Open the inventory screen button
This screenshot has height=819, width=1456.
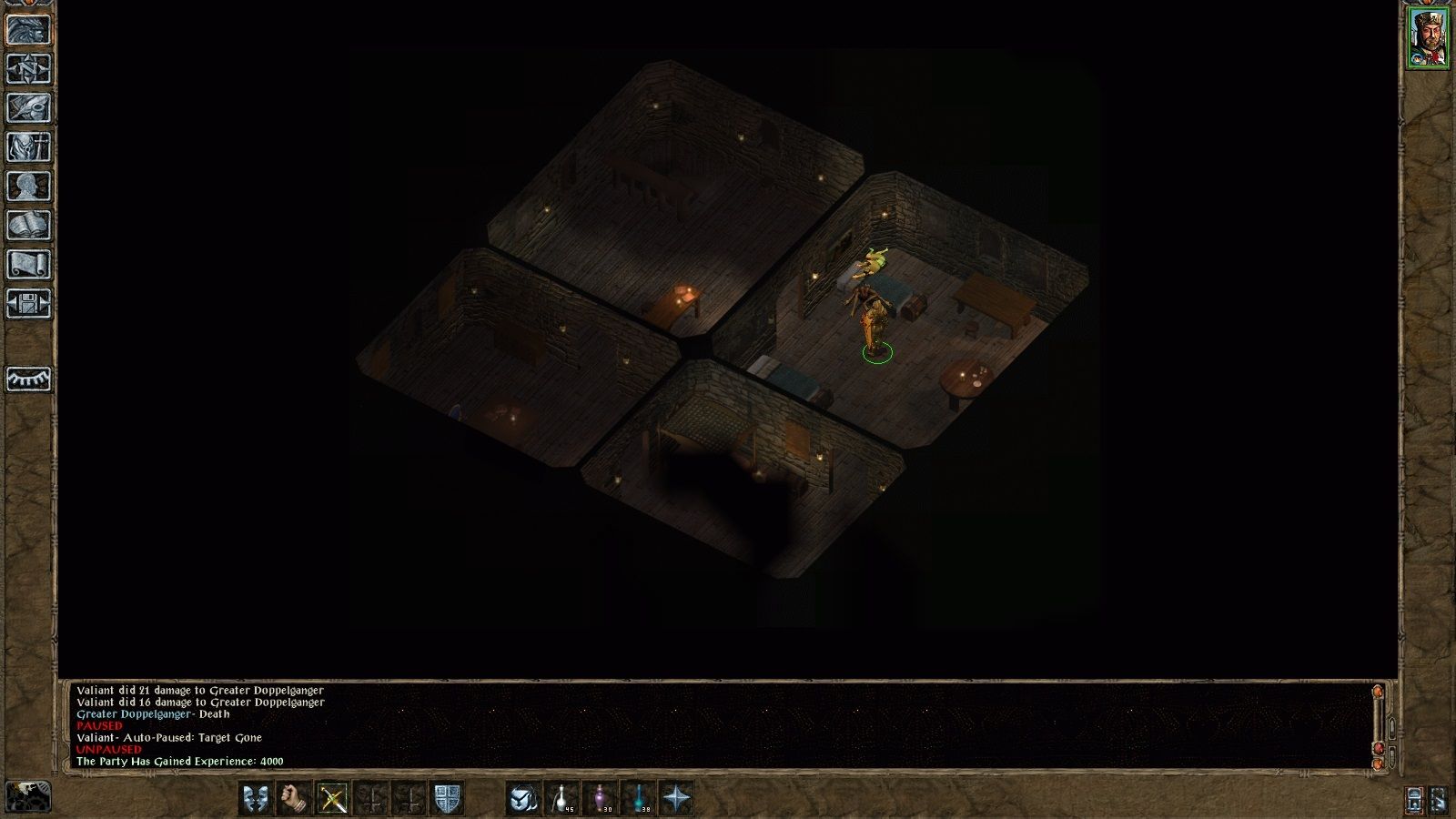(x=28, y=147)
